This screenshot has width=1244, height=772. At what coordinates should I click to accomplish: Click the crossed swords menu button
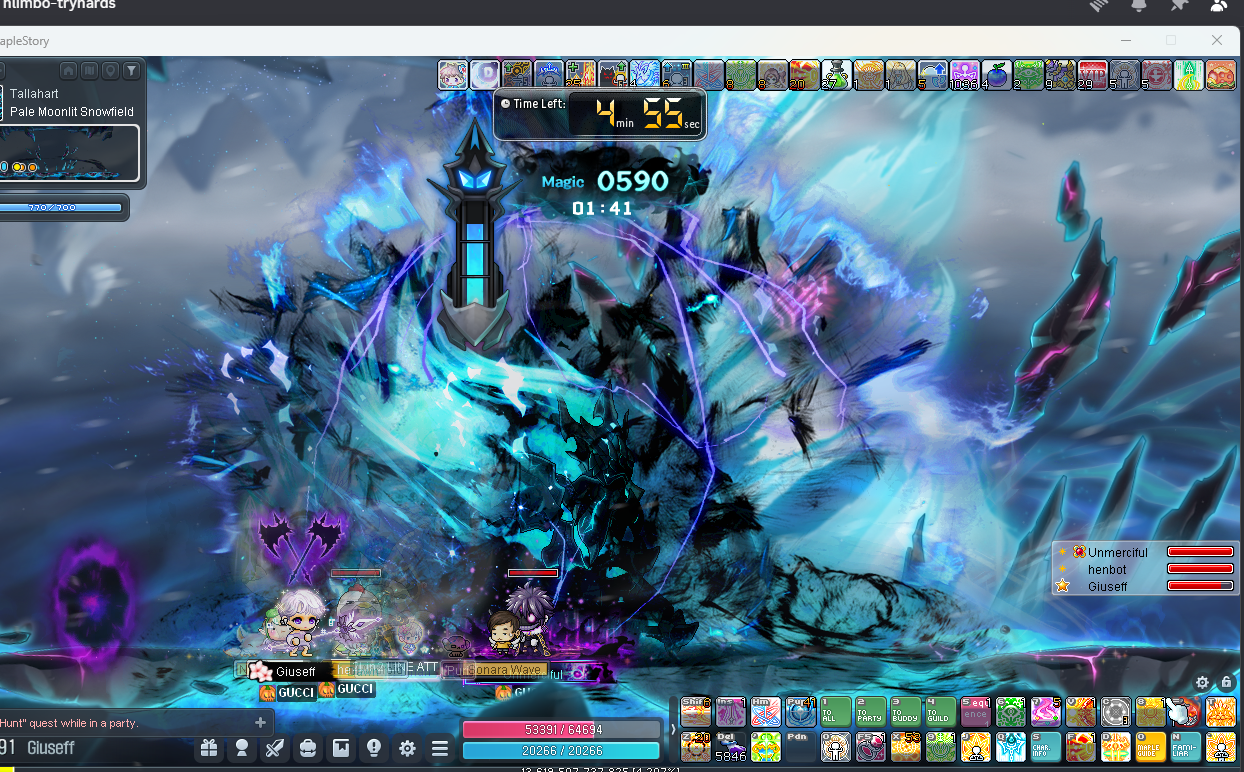point(275,748)
